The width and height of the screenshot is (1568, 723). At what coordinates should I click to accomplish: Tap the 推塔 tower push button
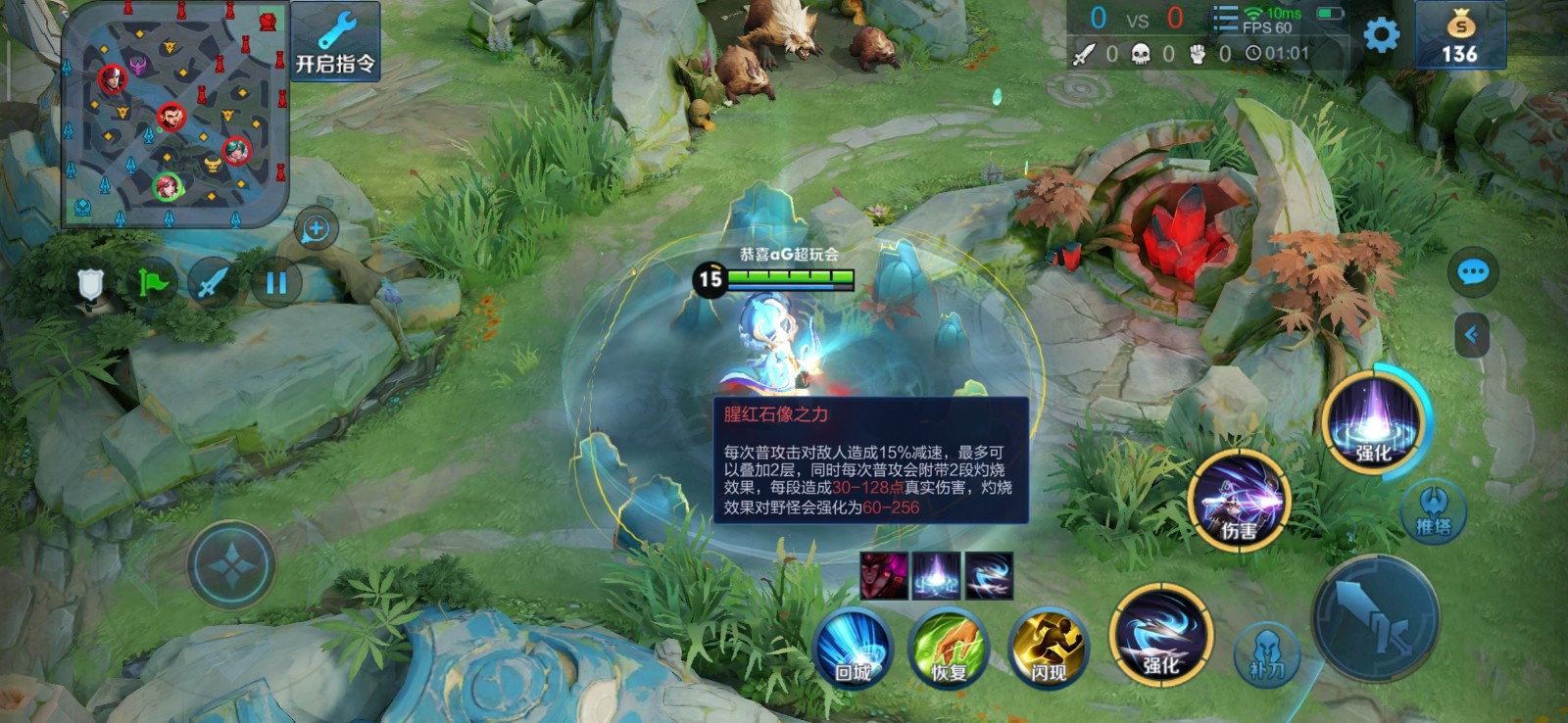click(1433, 511)
